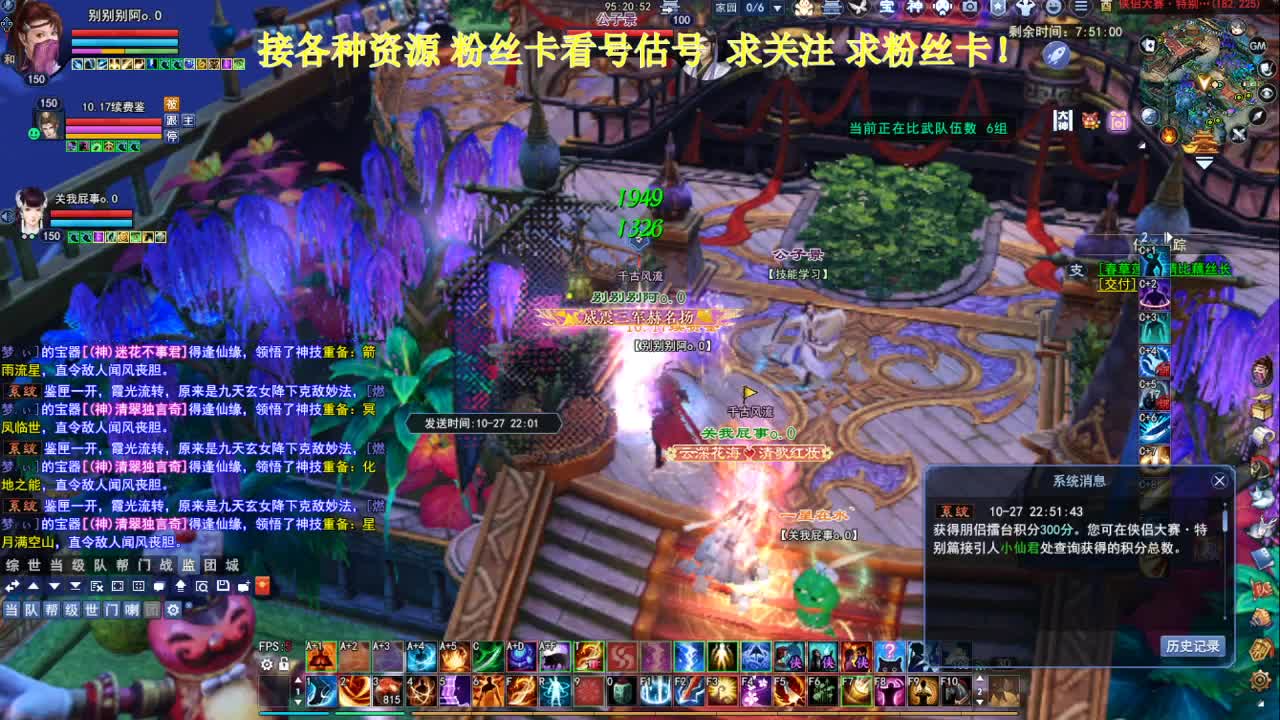
Task: Click the save chat log floppy icon
Action: coord(224,586)
